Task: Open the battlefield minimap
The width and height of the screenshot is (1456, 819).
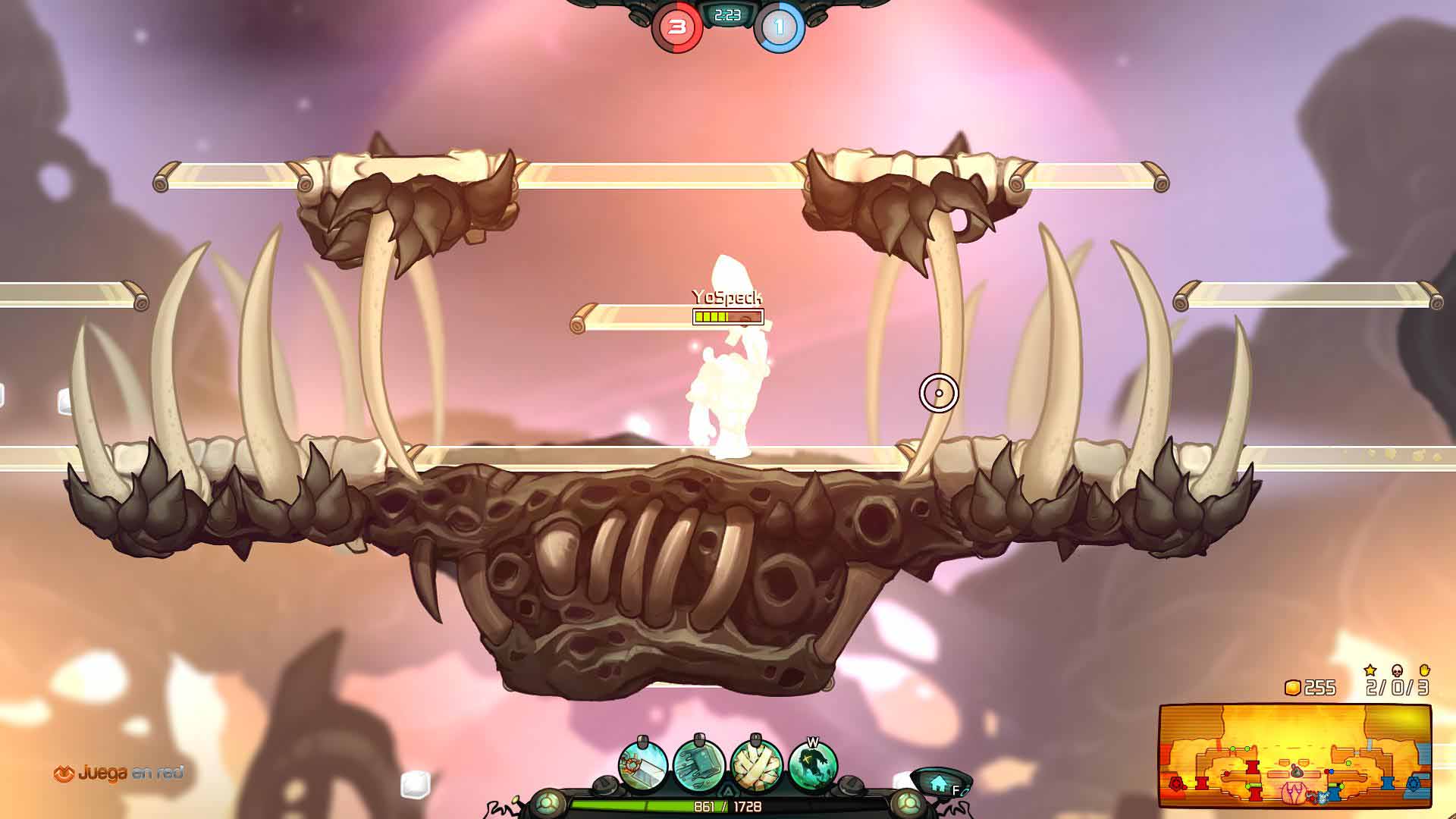Action: pyautogui.click(x=1294, y=756)
